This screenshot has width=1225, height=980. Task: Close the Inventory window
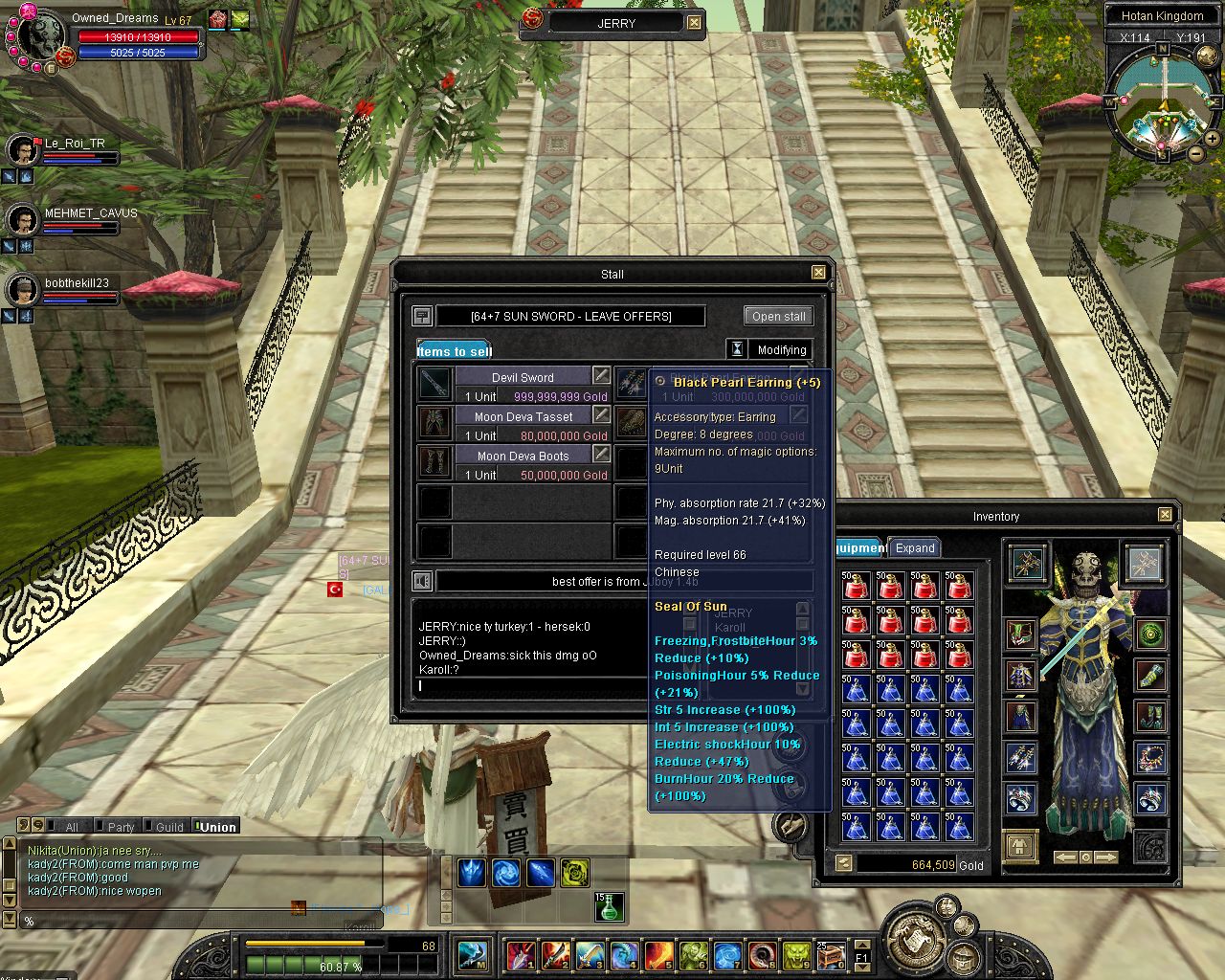click(1165, 515)
